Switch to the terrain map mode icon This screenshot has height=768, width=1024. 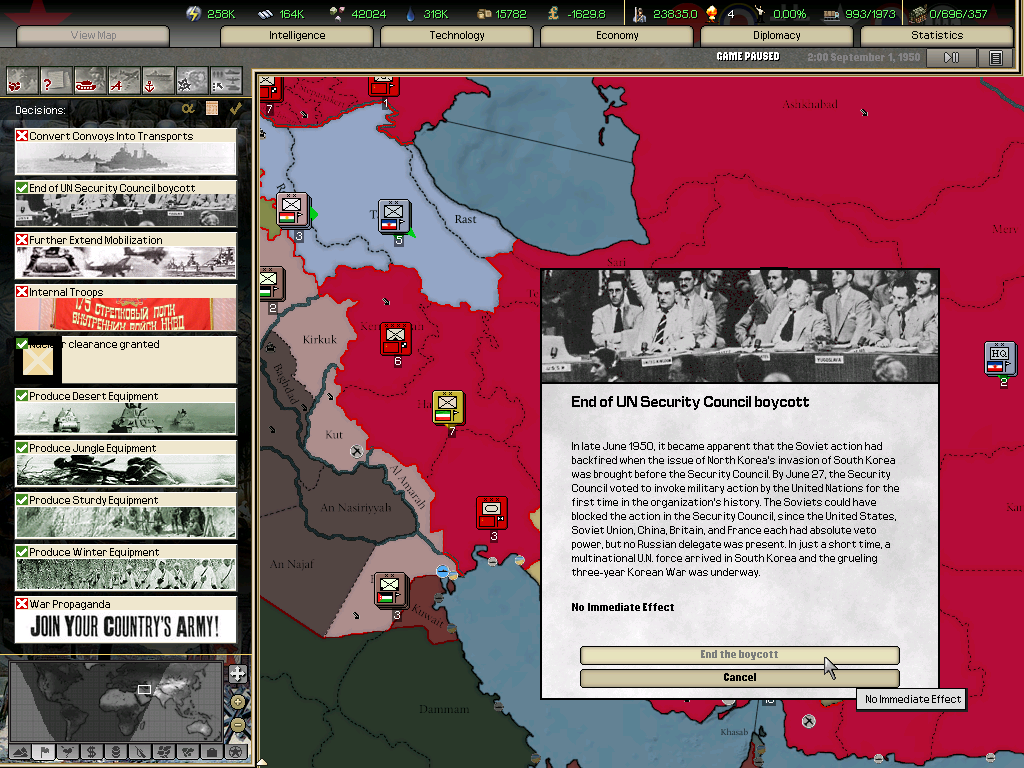(x=20, y=751)
